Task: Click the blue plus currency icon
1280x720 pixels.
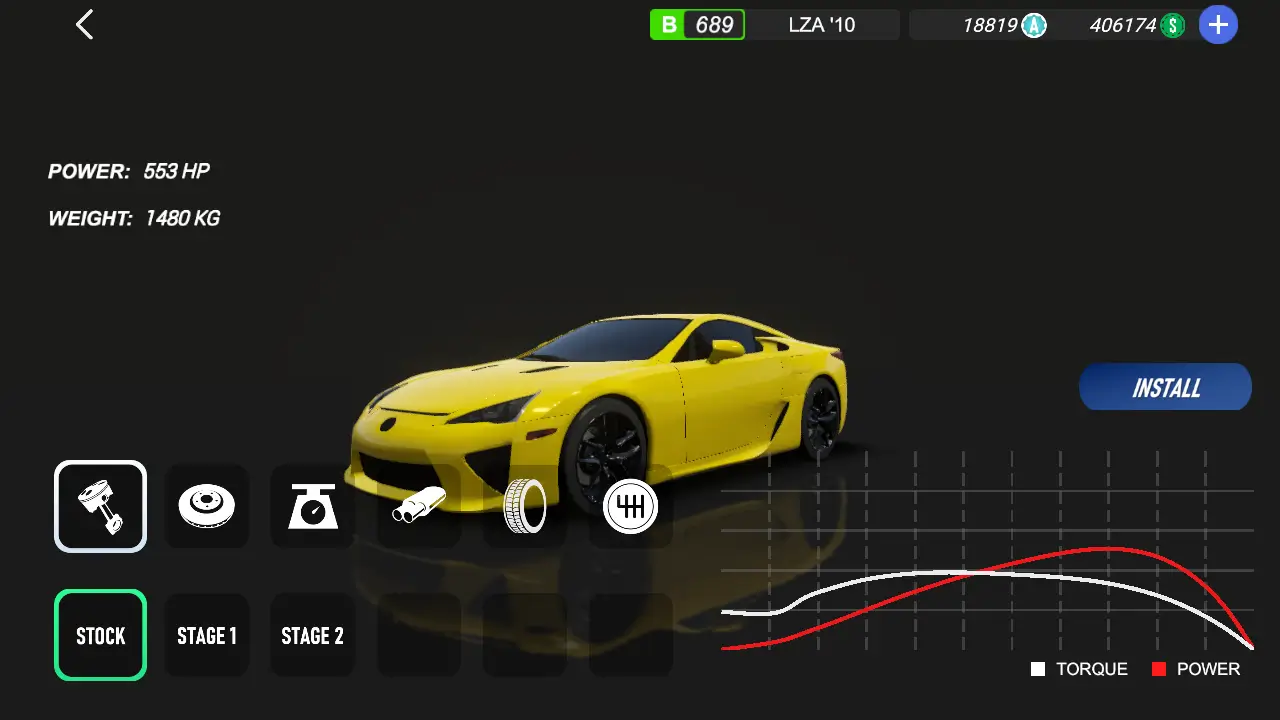Action: coord(1218,24)
